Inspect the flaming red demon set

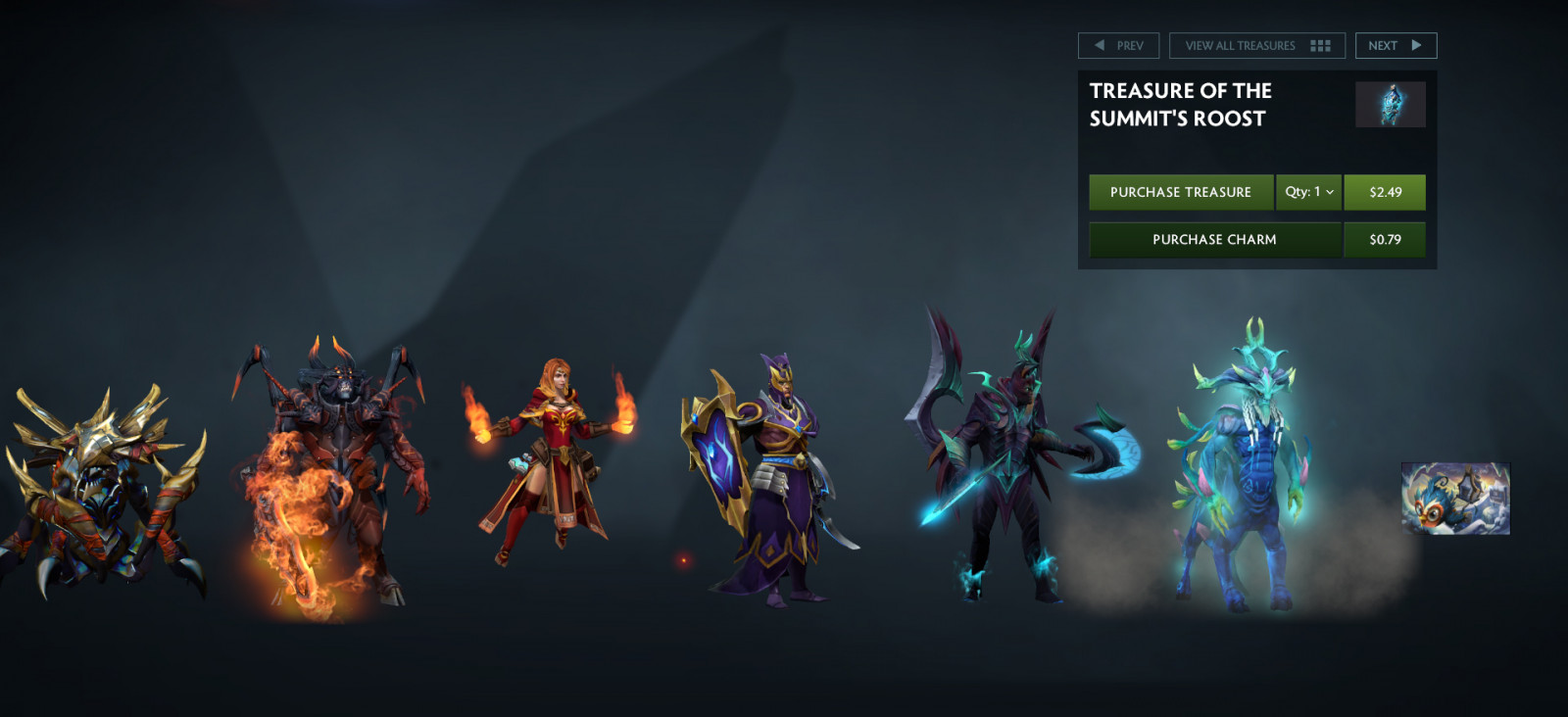(333, 480)
